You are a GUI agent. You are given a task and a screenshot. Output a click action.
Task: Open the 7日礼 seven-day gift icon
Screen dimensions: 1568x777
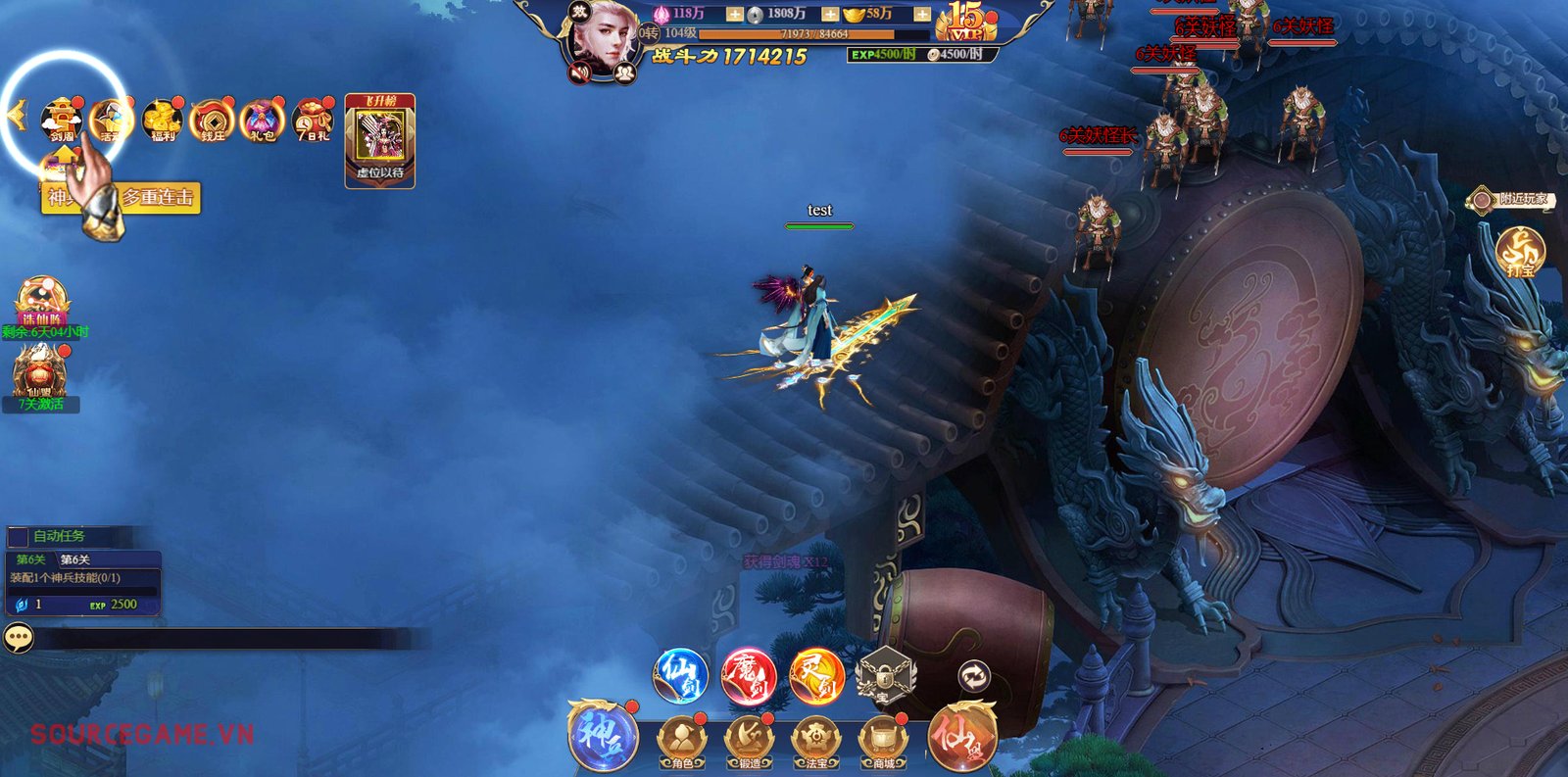313,121
